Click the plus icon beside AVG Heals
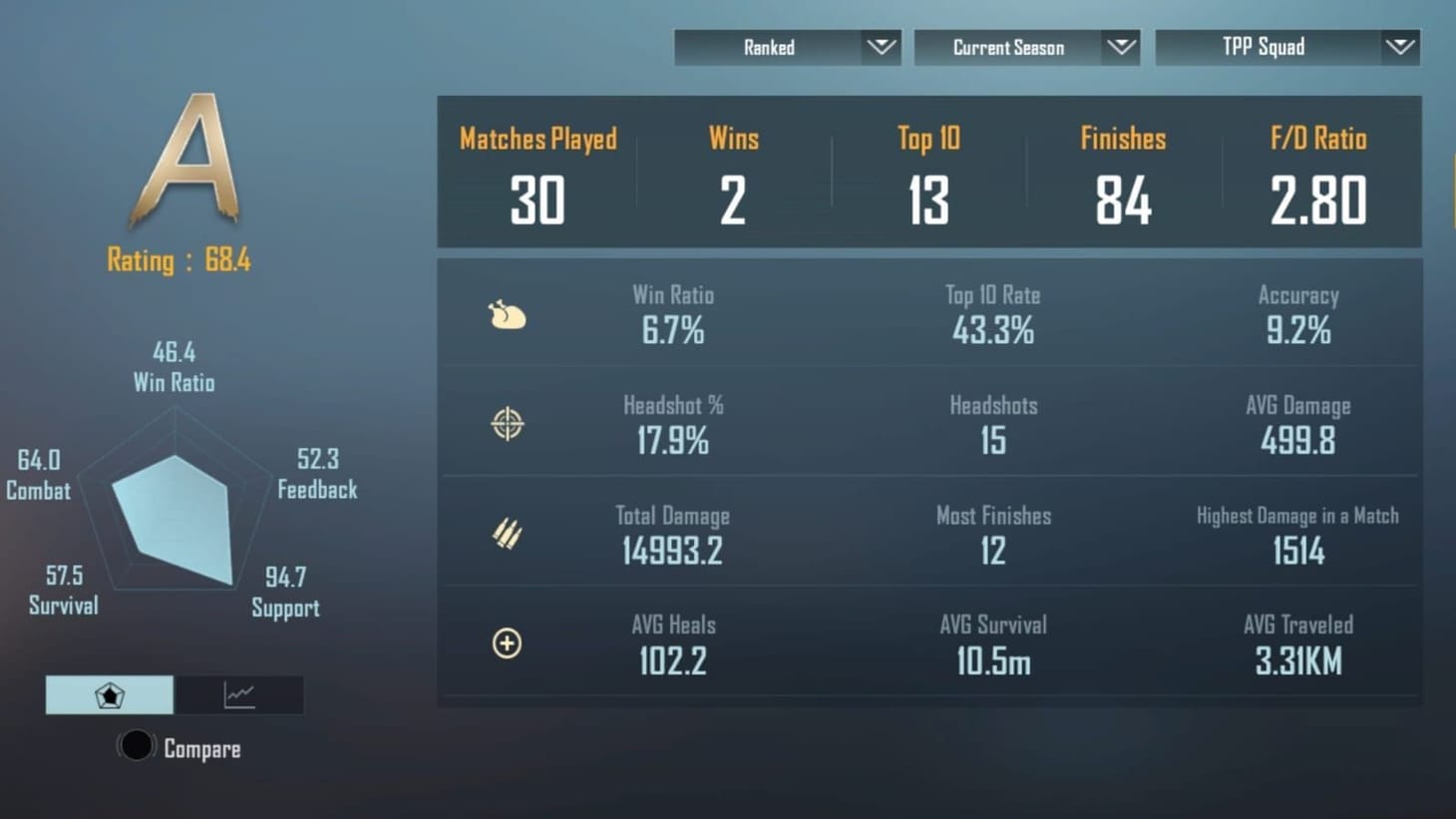1456x819 pixels. 508,644
